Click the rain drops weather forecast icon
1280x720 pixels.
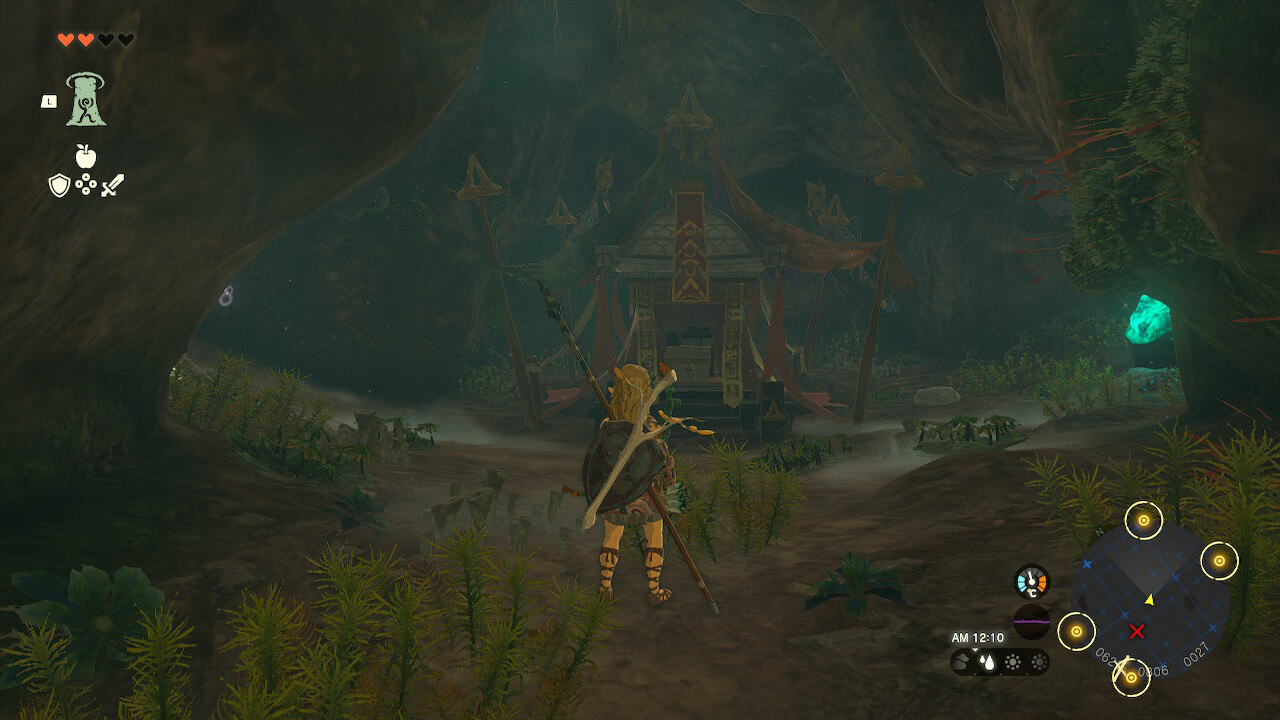point(988,662)
